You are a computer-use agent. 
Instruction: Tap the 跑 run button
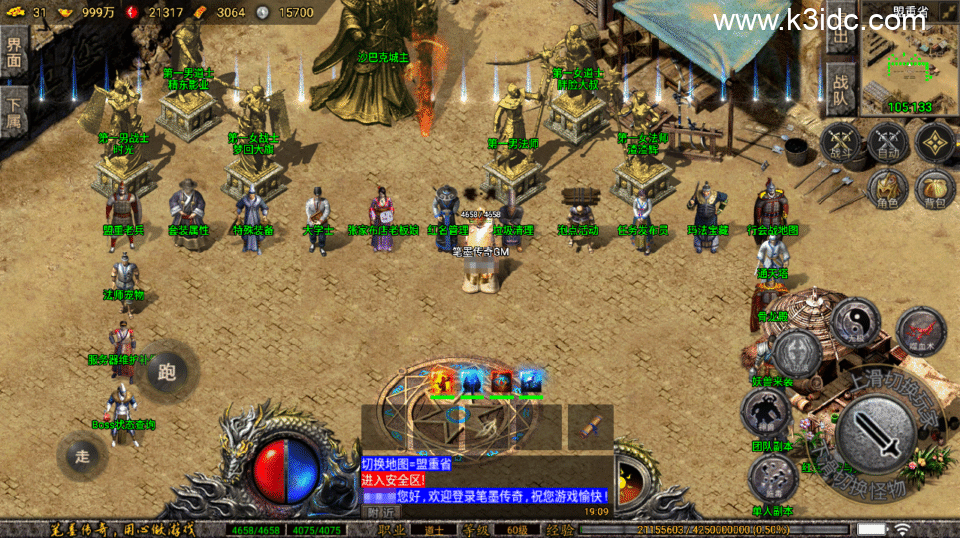167,372
